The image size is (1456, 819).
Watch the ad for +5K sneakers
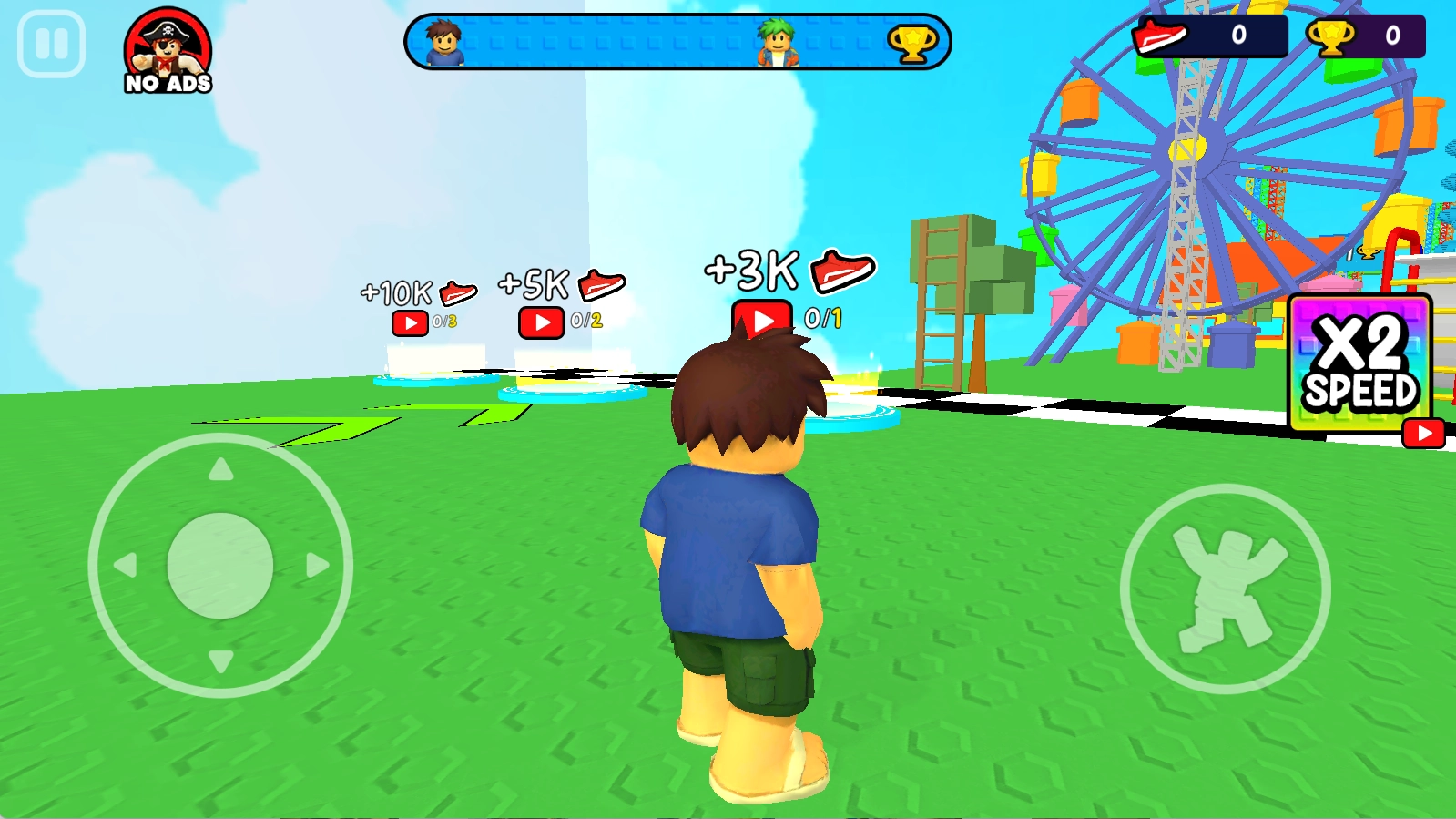542,322
